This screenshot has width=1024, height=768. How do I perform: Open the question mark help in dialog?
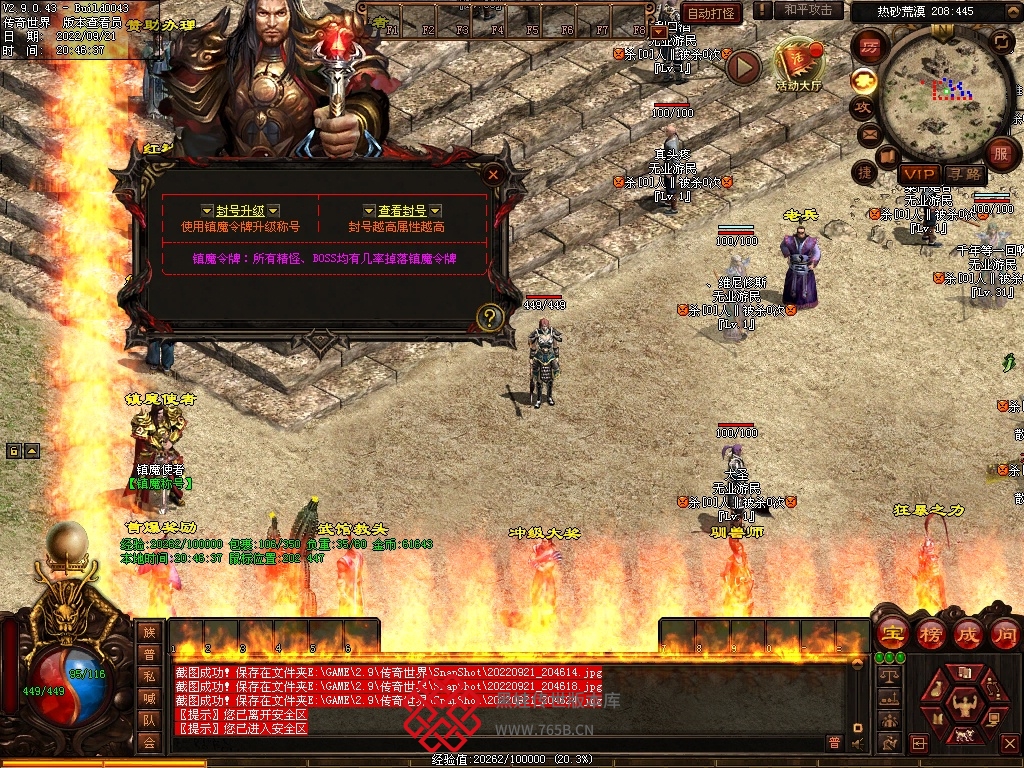[x=489, y=317]
